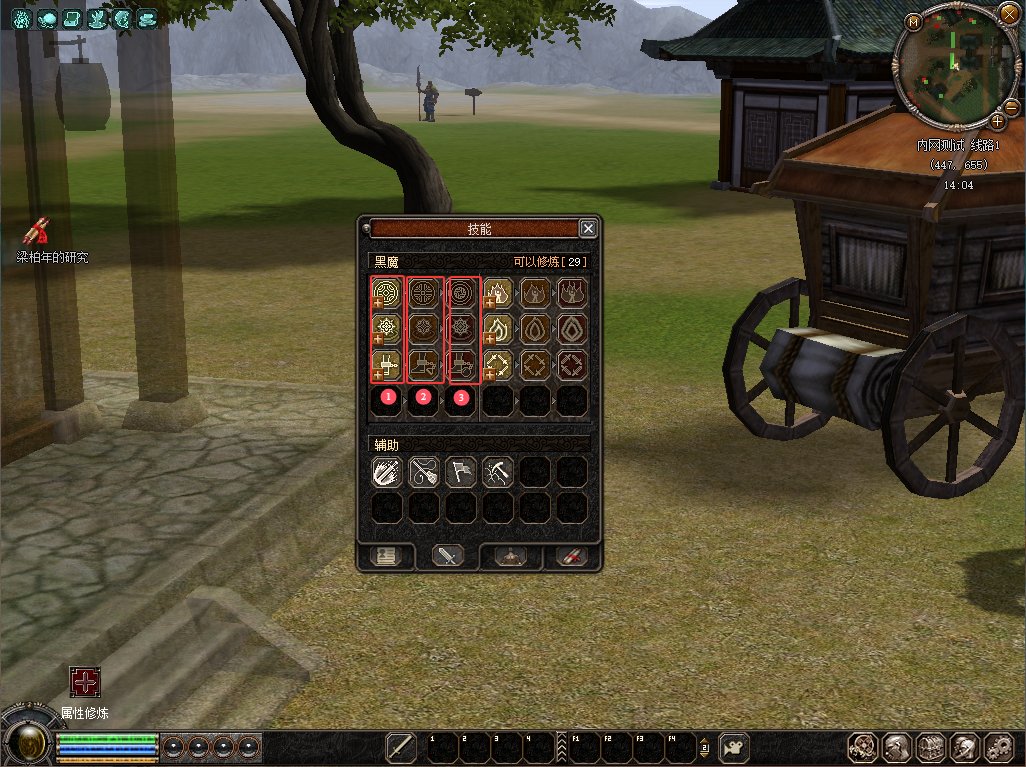The height and width of the screenshot is (767, 1026).
Task: Choose the flag auxiliary skill icon
Action: 460,472
